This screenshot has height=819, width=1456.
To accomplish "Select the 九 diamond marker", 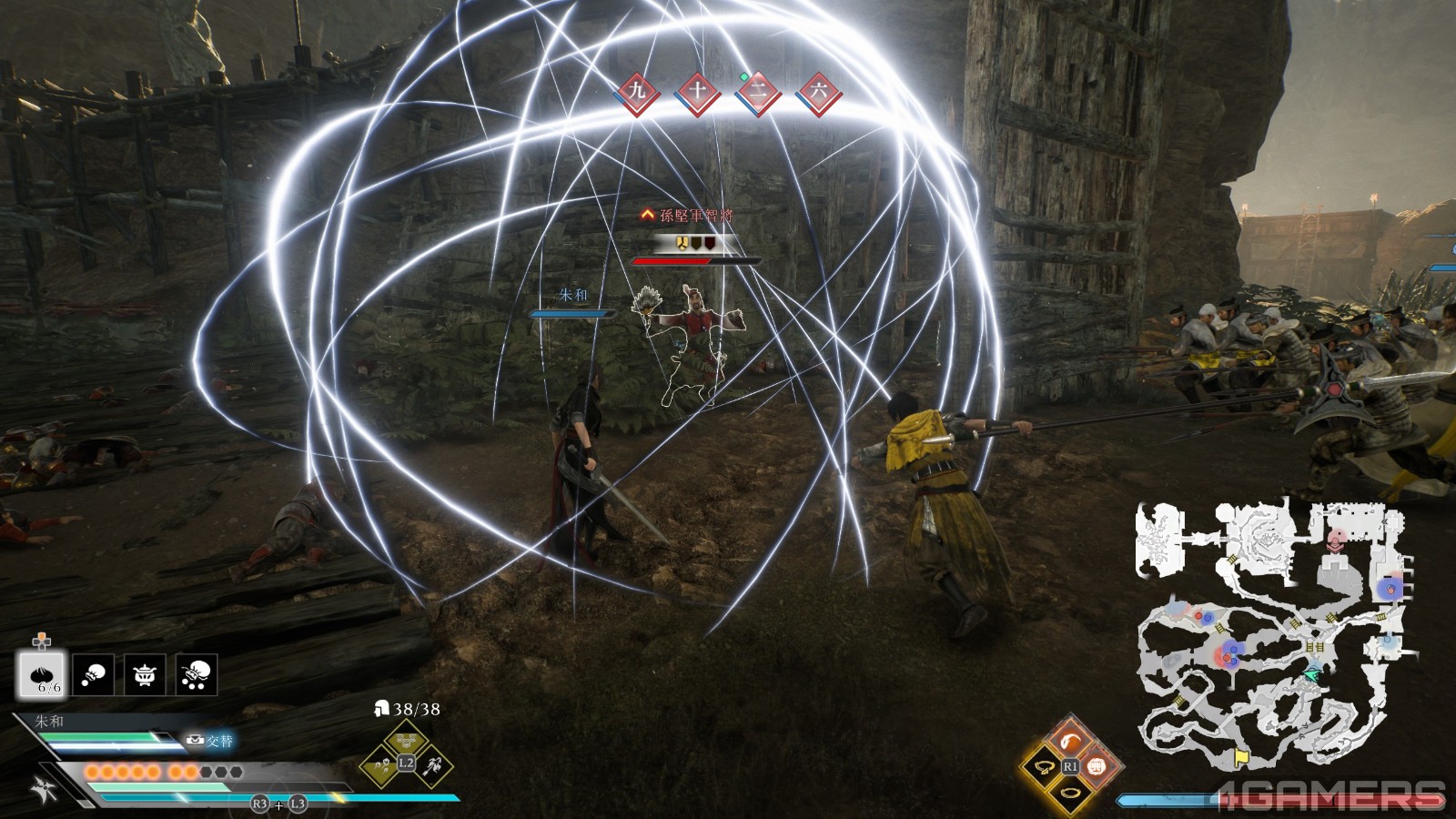I will coord(637,90).
